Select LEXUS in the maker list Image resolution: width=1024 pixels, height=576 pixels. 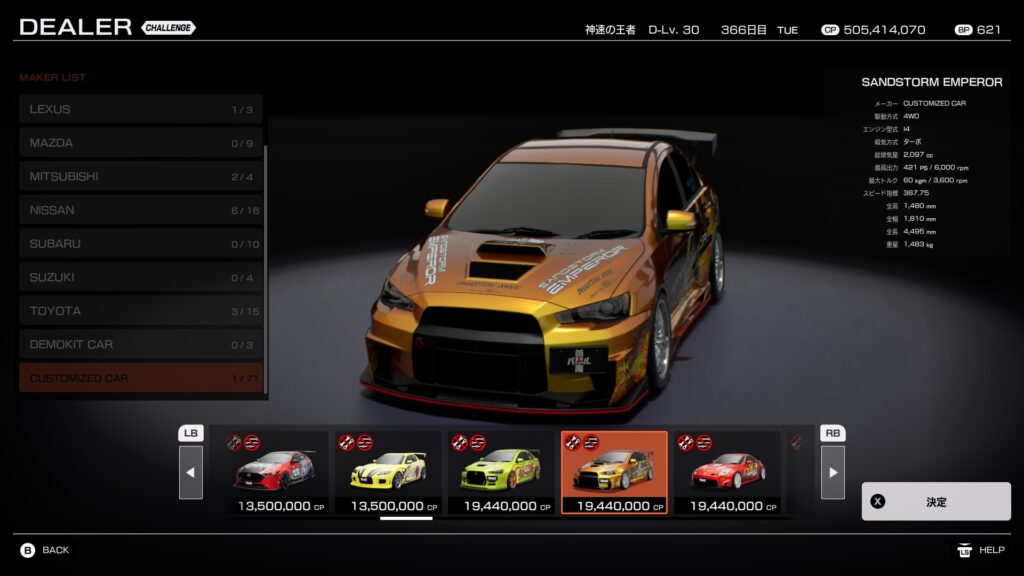(140, 109)
